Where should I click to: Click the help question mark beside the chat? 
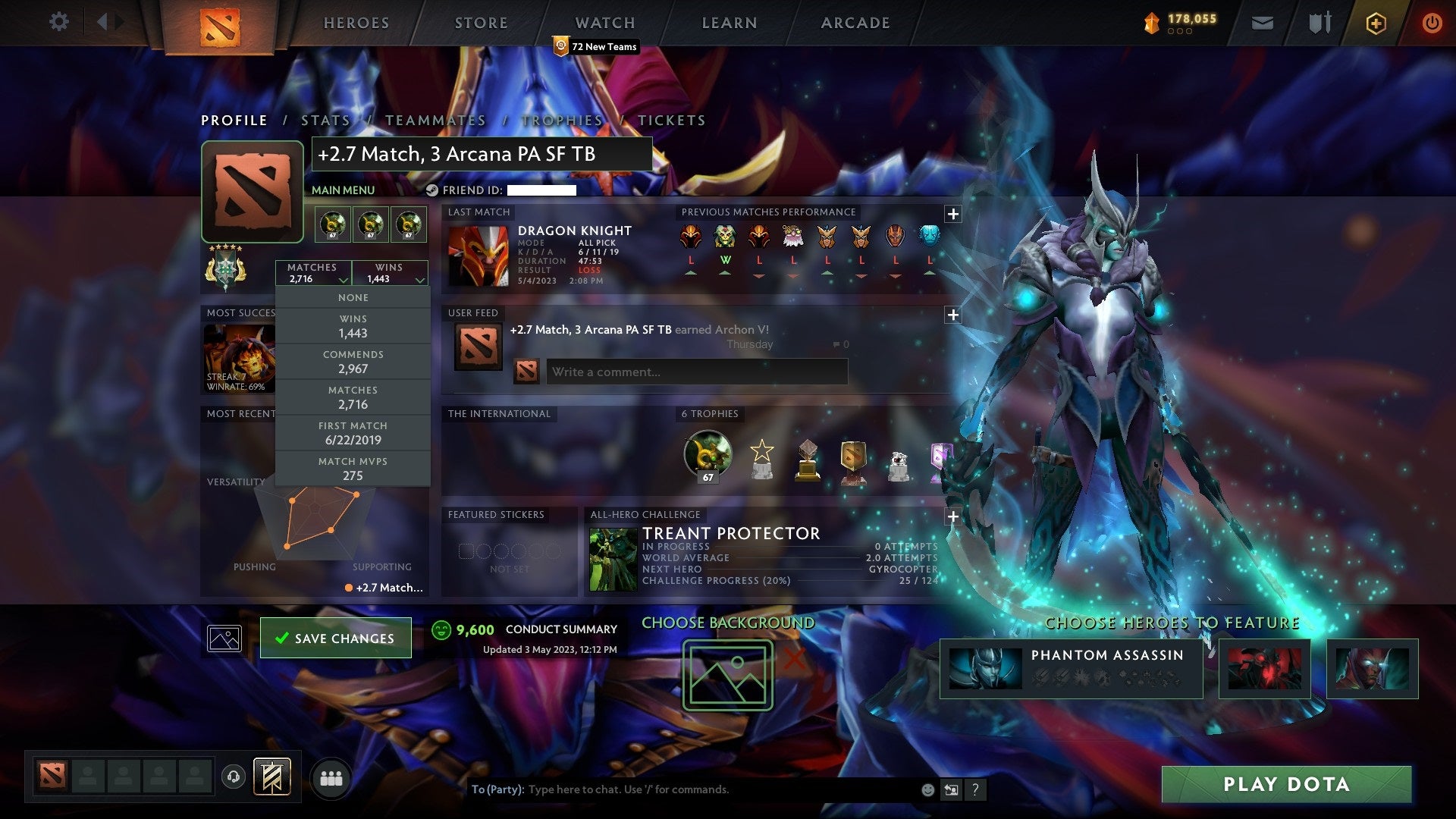[975, 789]
